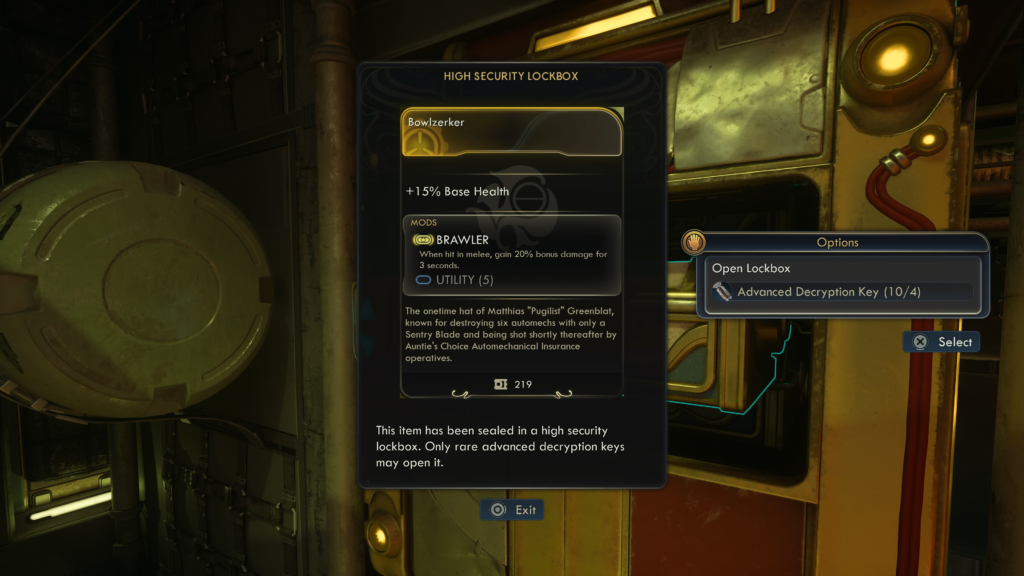Image resolution: width=1024 pixels, height=576 pixels.
Task: Click the Exit button
Action: pos(513,510)
